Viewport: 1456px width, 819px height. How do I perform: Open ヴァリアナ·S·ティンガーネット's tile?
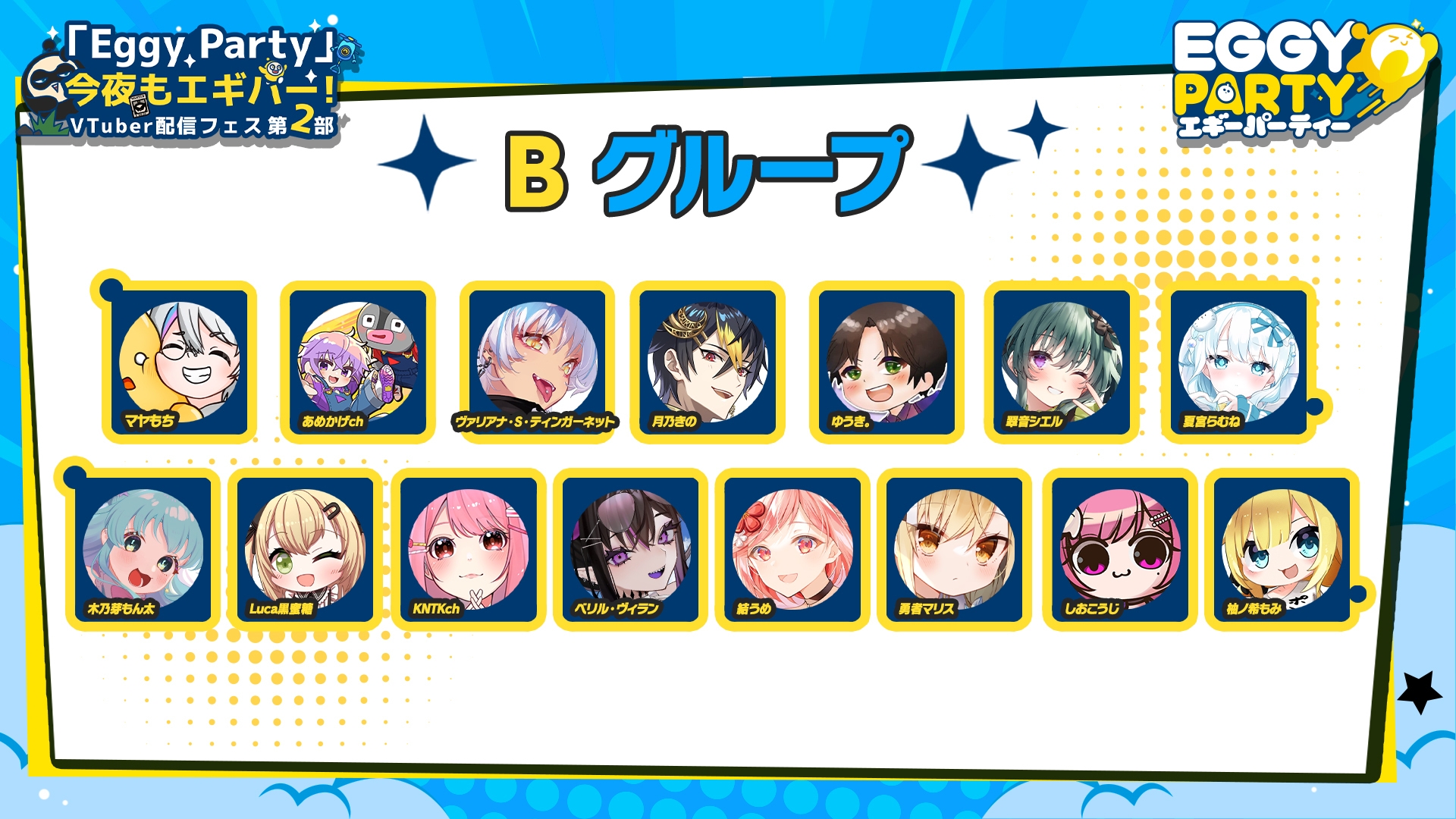point(537,362)
